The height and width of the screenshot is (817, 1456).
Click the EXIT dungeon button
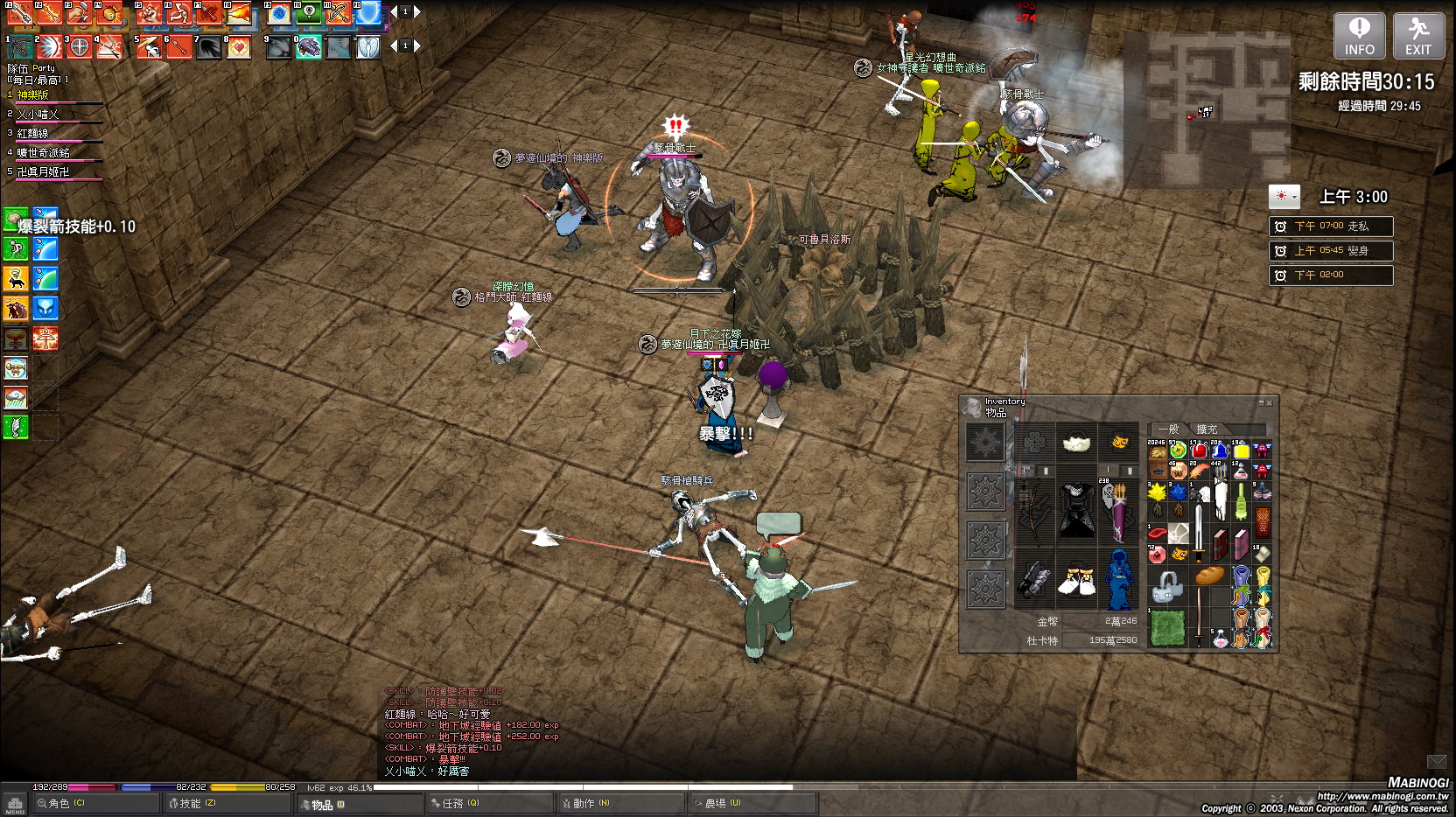click(x=1418, y=36)
